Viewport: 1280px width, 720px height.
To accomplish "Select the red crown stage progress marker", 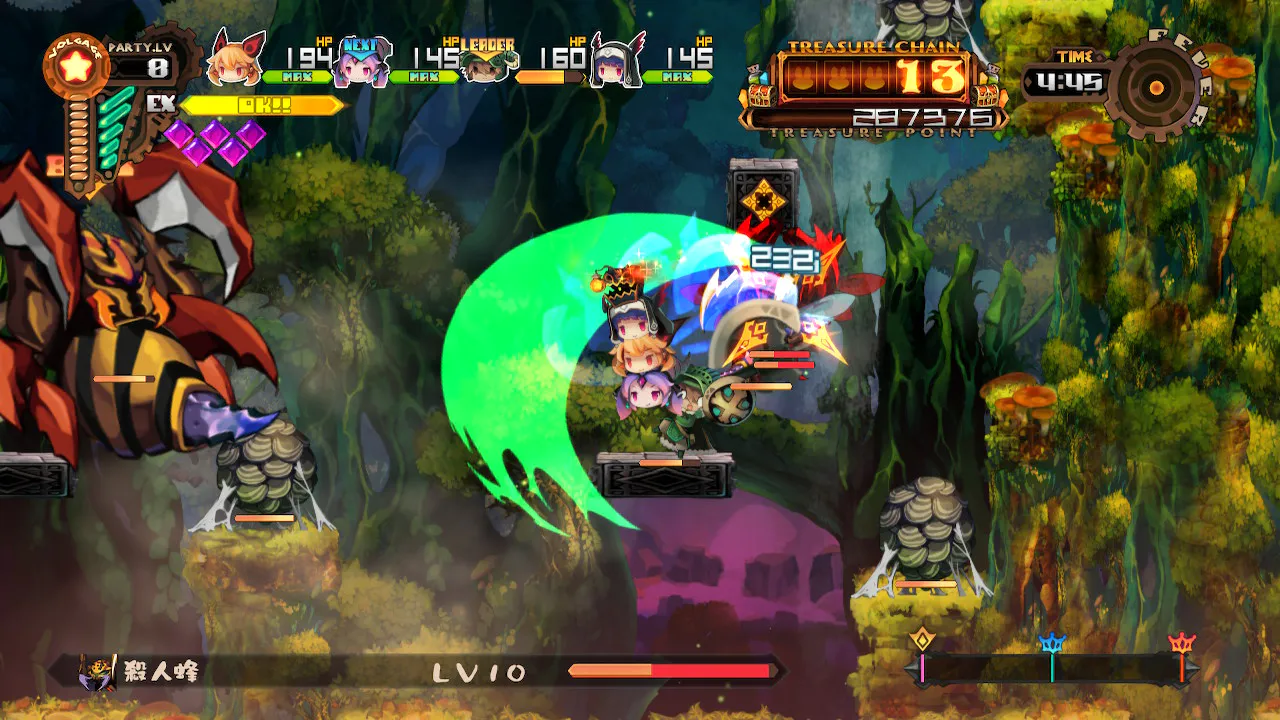I will click(1182, 645).
